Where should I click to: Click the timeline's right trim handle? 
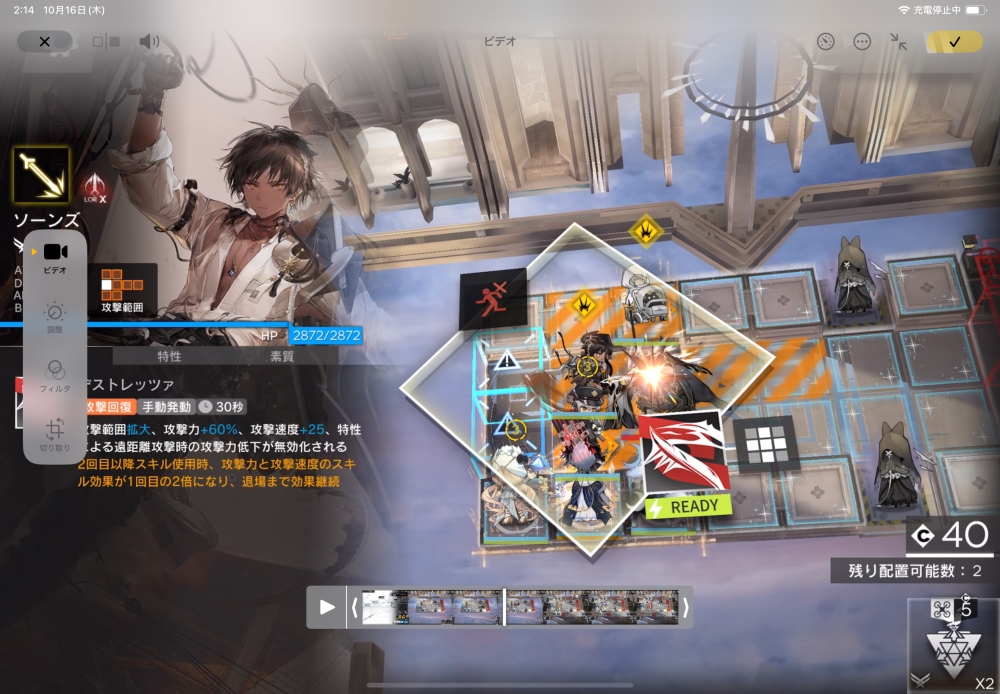coord(686,607)
